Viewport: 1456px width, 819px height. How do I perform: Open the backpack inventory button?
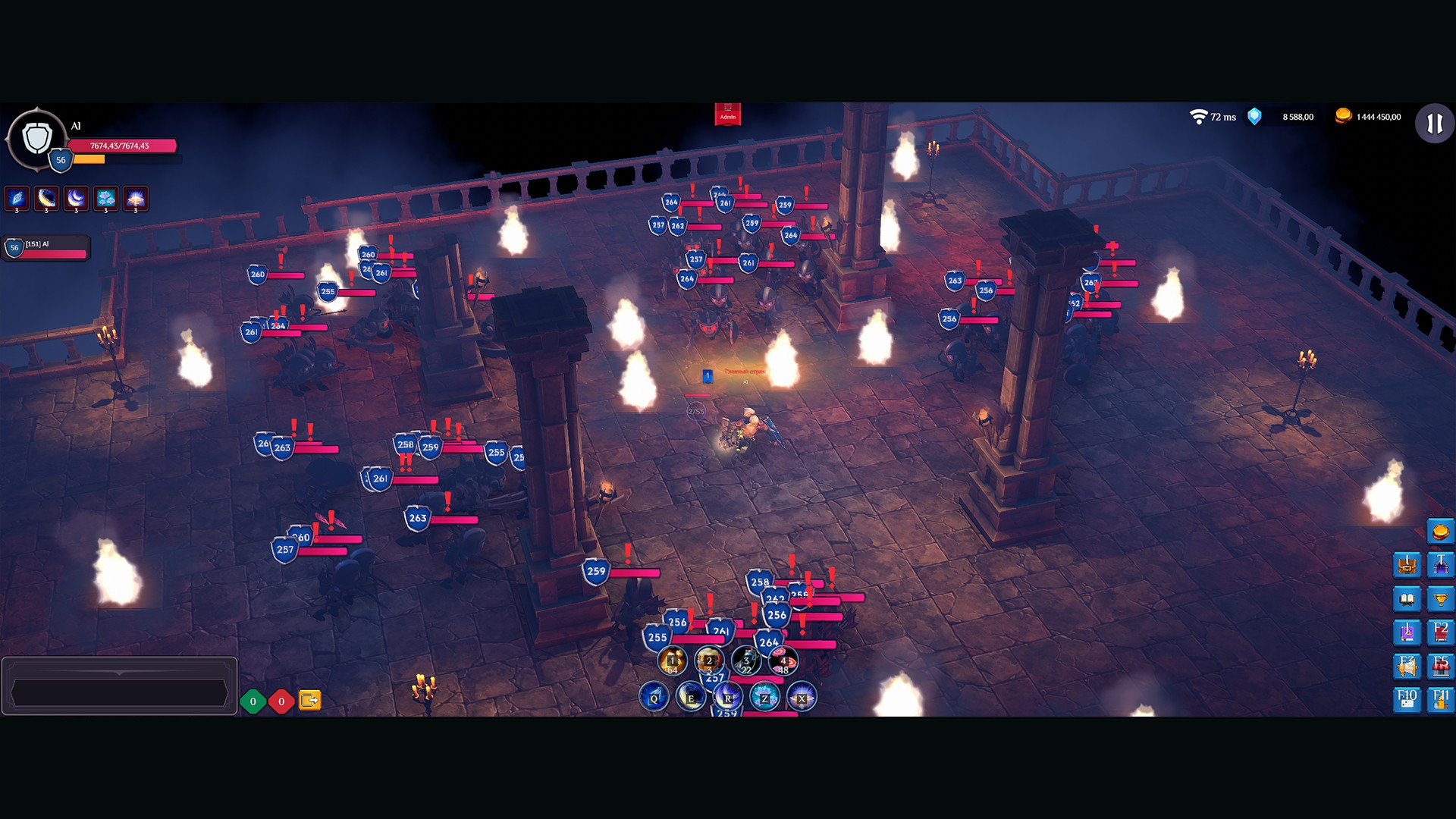pos(1407,565)
